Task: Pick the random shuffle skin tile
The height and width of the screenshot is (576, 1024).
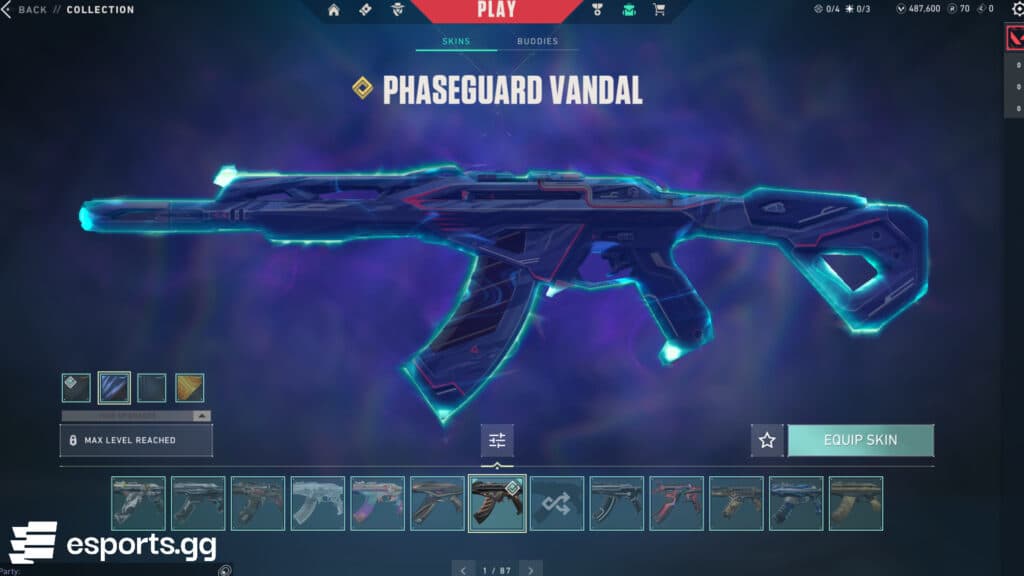Action: point(557,503)
